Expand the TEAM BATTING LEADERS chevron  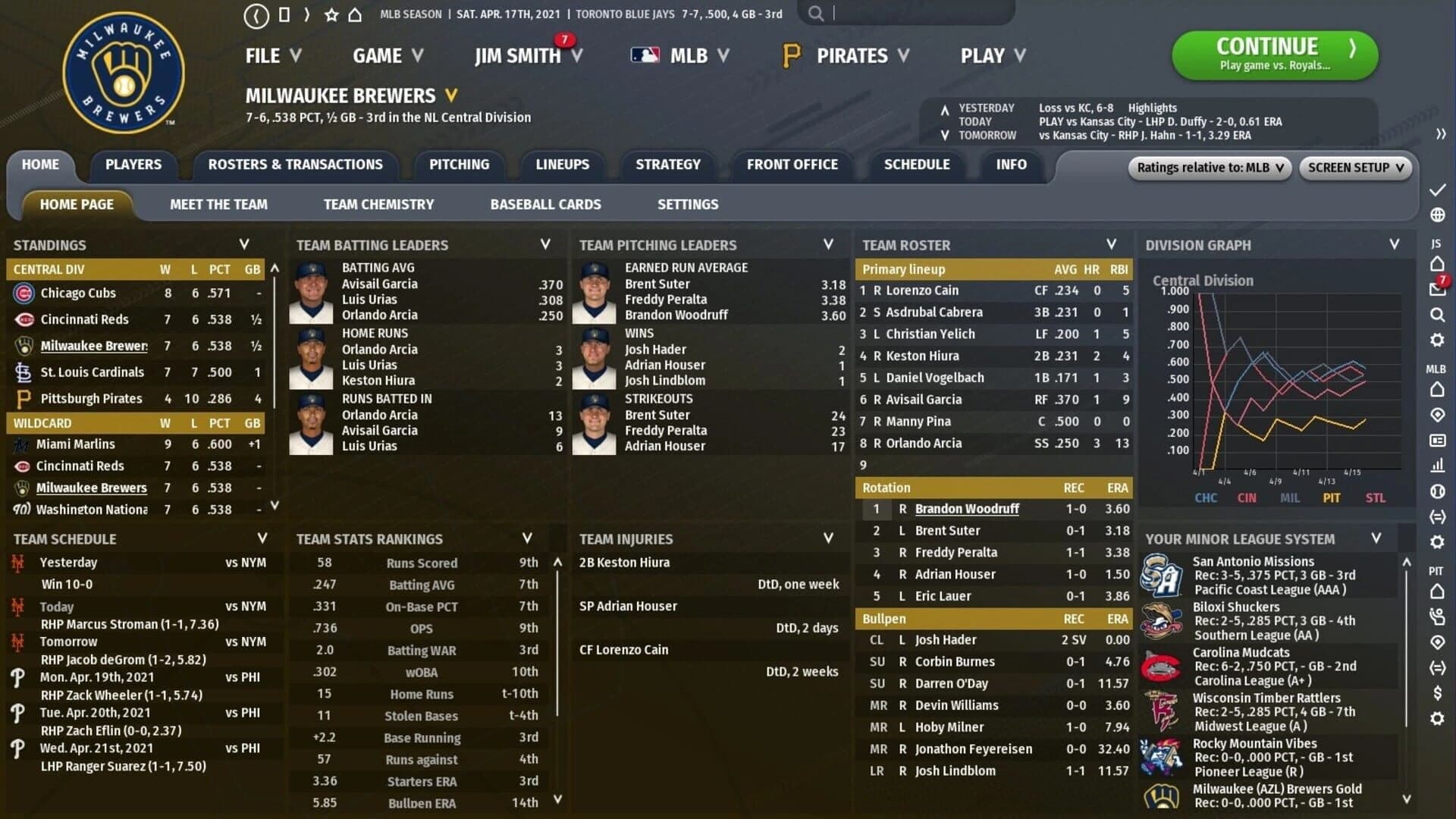544,244
